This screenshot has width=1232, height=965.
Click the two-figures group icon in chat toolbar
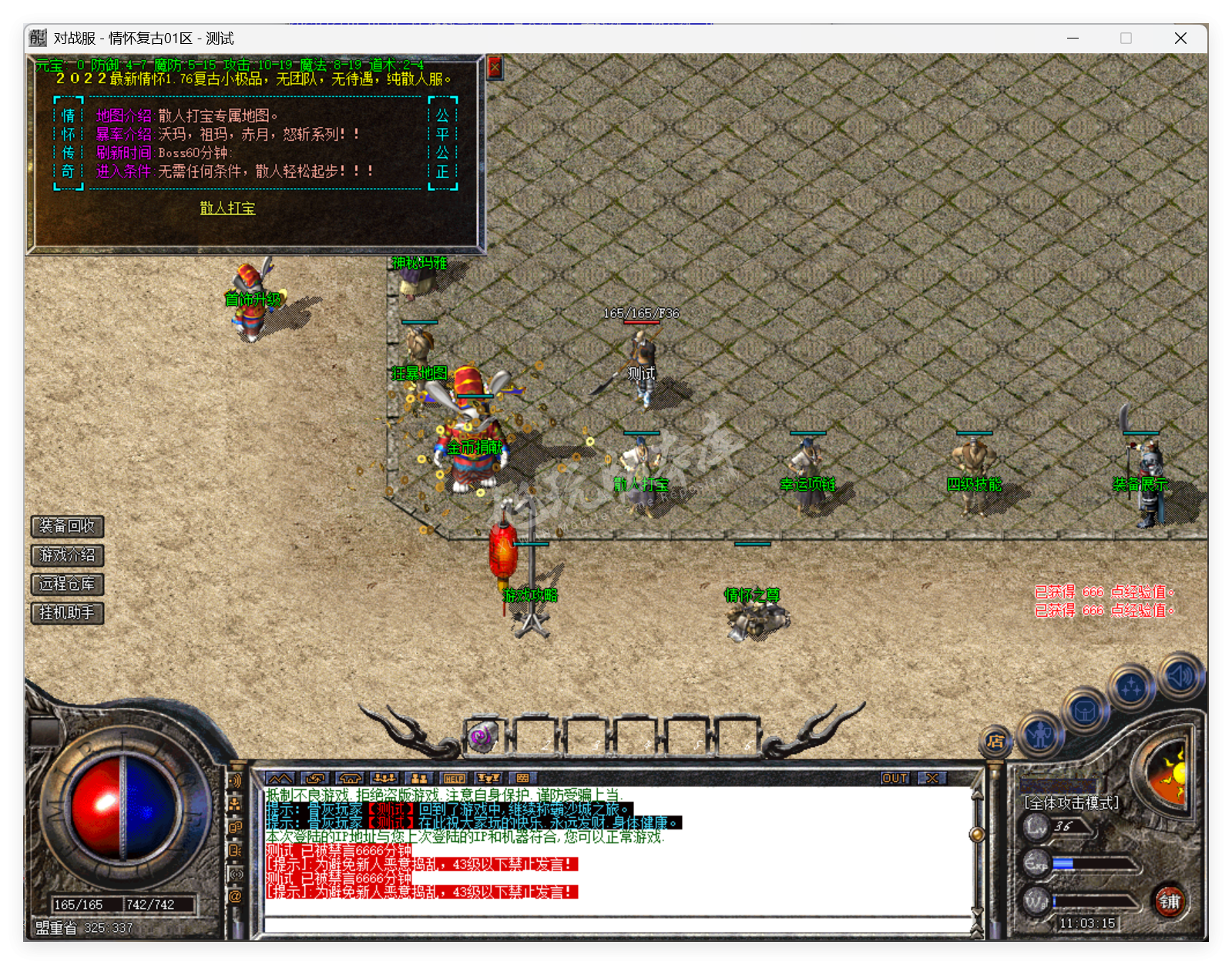click(x=418, y=778)
